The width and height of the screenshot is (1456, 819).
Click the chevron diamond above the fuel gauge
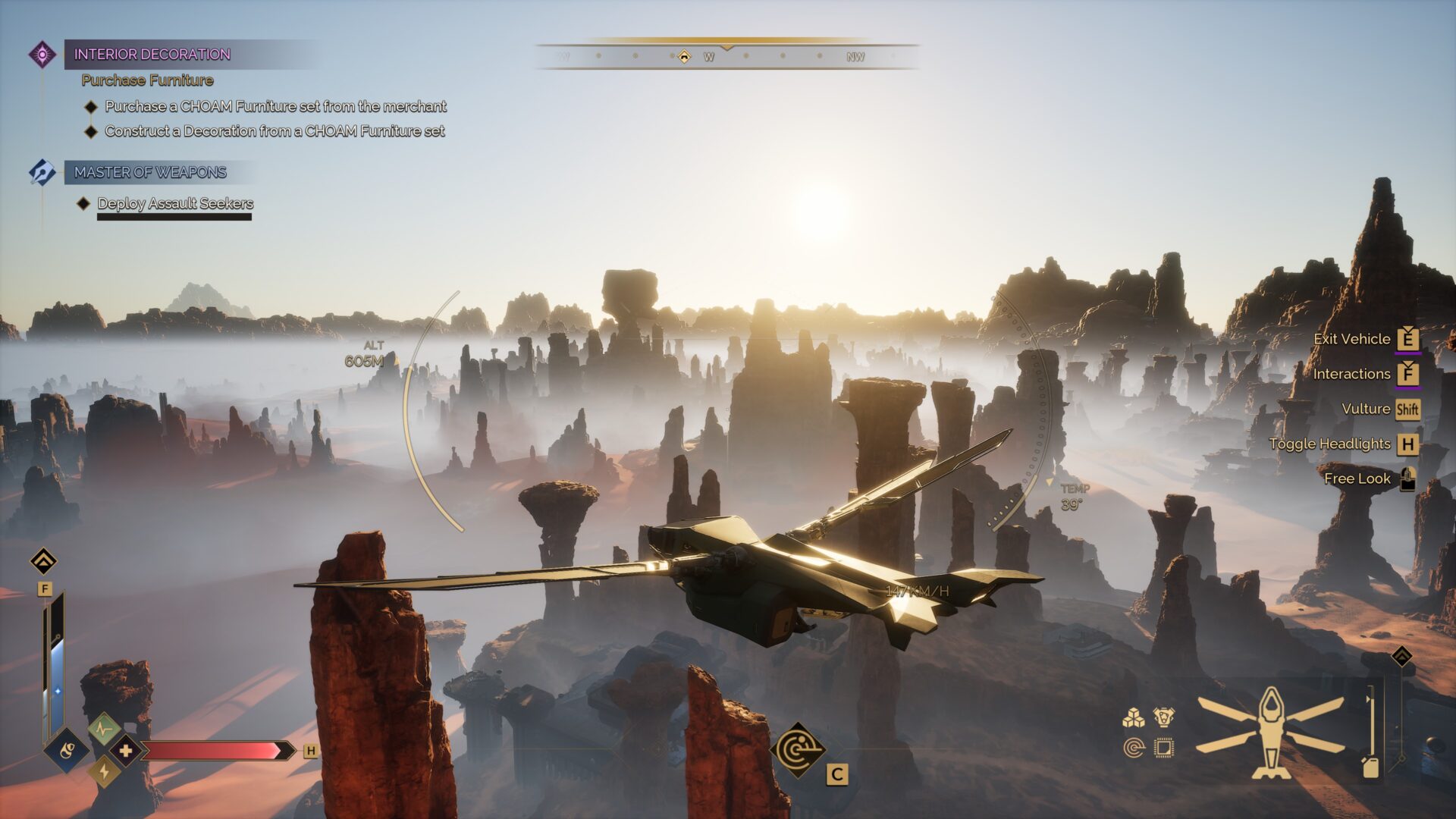(x=1401, y=656)
